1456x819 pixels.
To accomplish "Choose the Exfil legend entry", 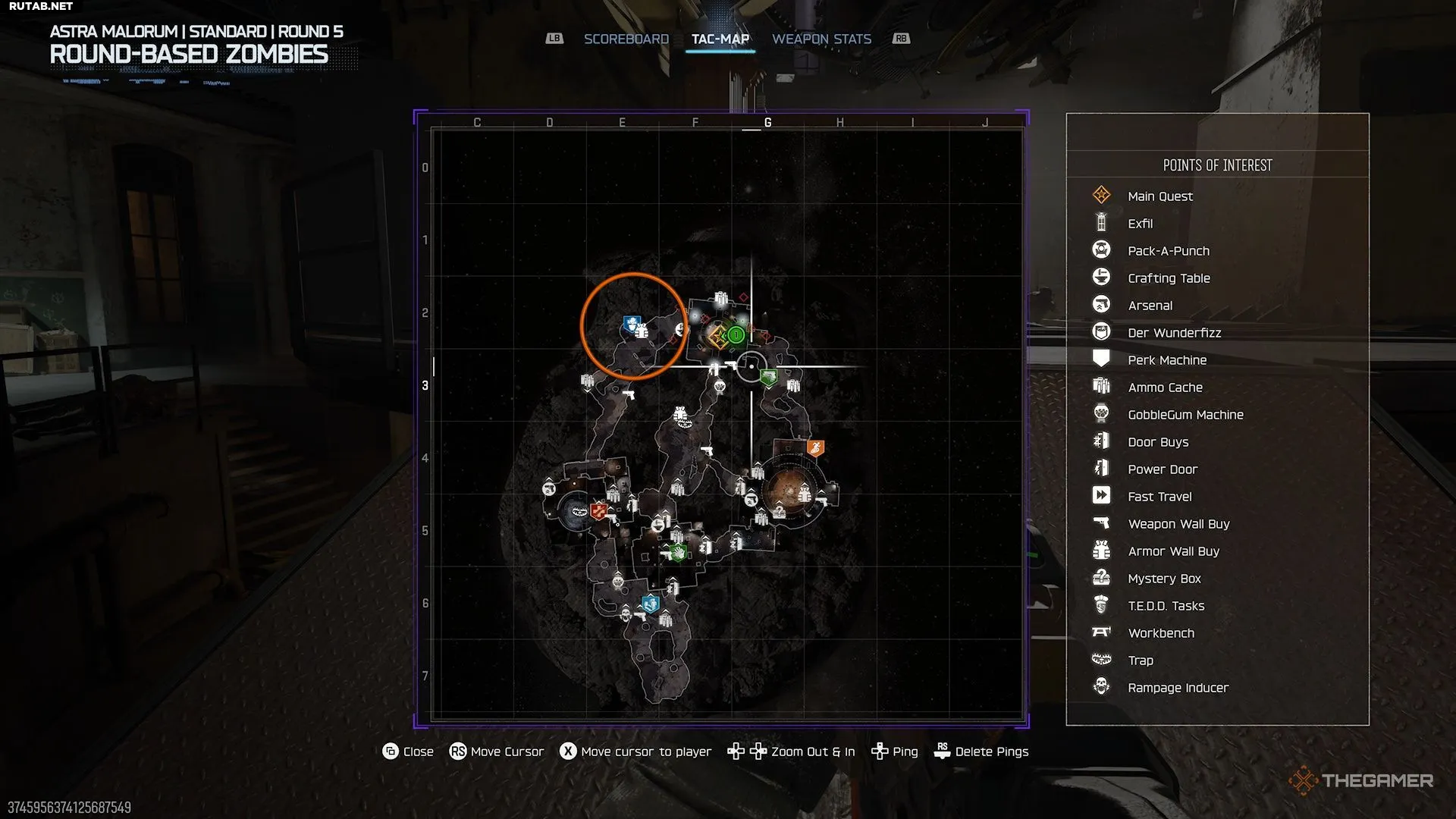I will 1140,224.
